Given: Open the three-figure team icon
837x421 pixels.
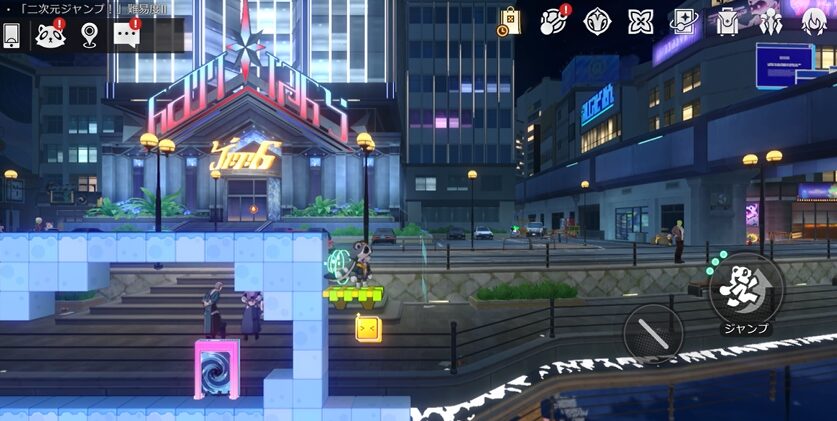Looking at the screenshot, I should (771, 20).
